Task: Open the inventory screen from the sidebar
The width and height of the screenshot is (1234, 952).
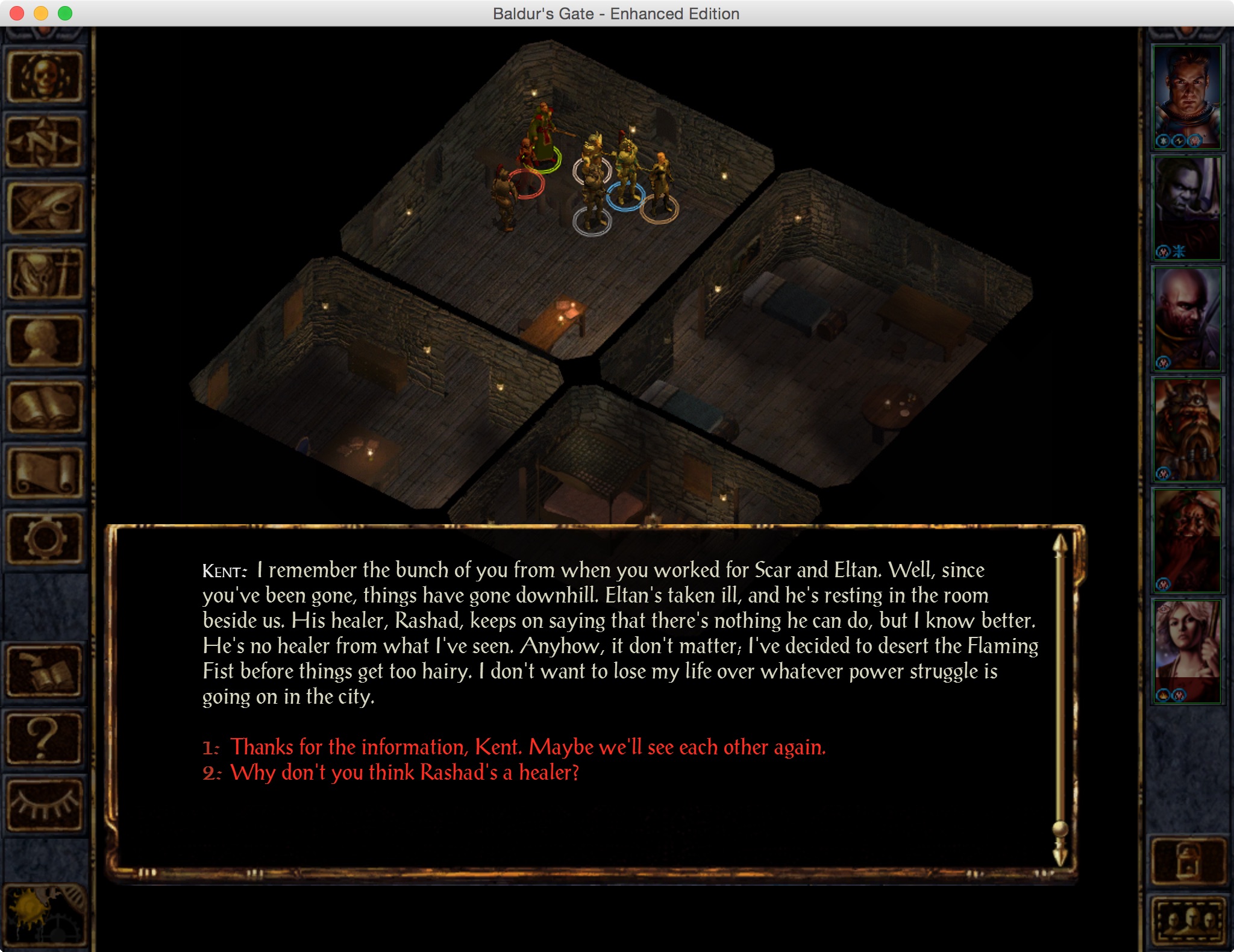Action: [x=44, y=274]
